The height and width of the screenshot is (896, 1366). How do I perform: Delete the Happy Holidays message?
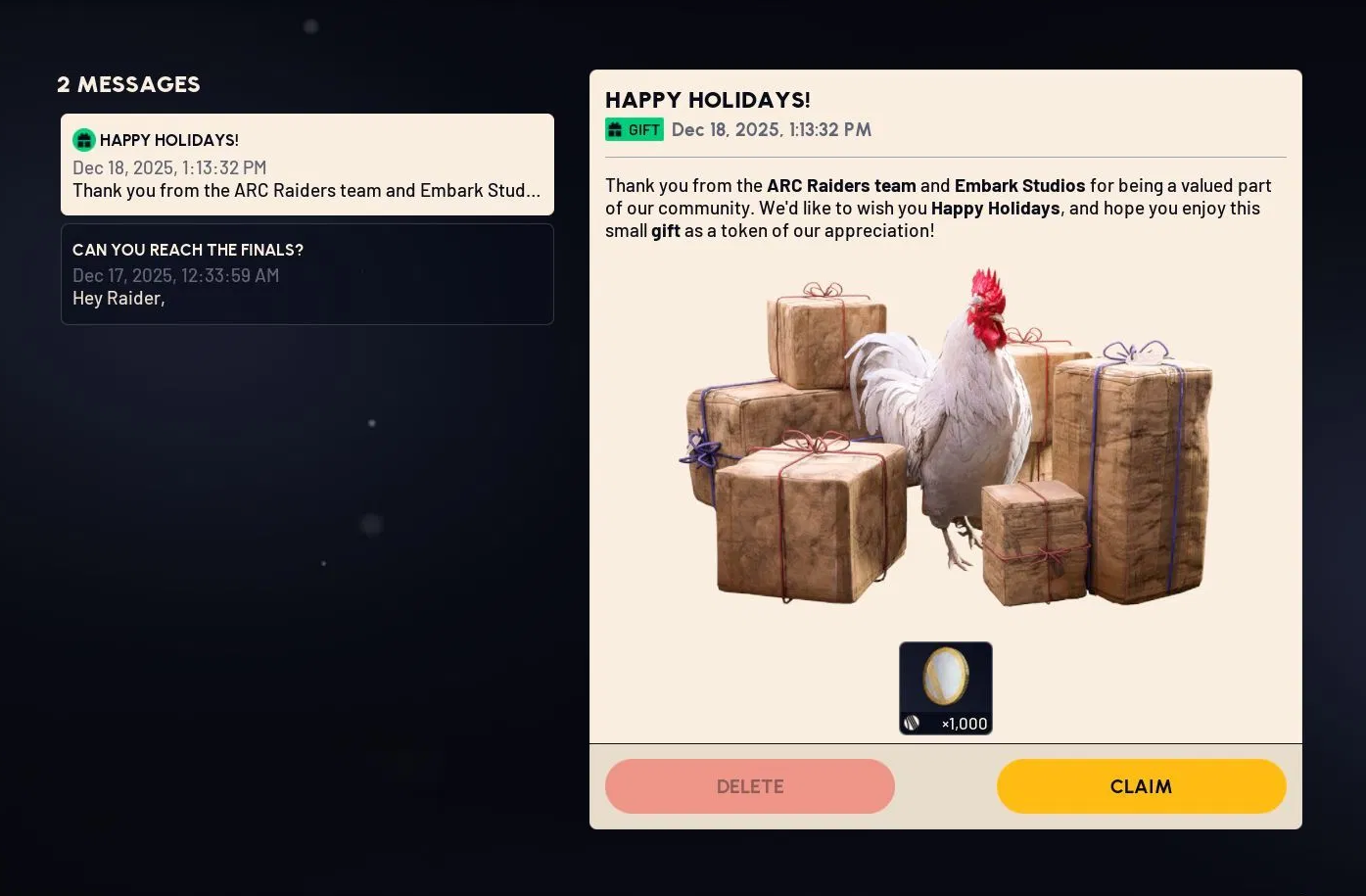coord(749,786)
